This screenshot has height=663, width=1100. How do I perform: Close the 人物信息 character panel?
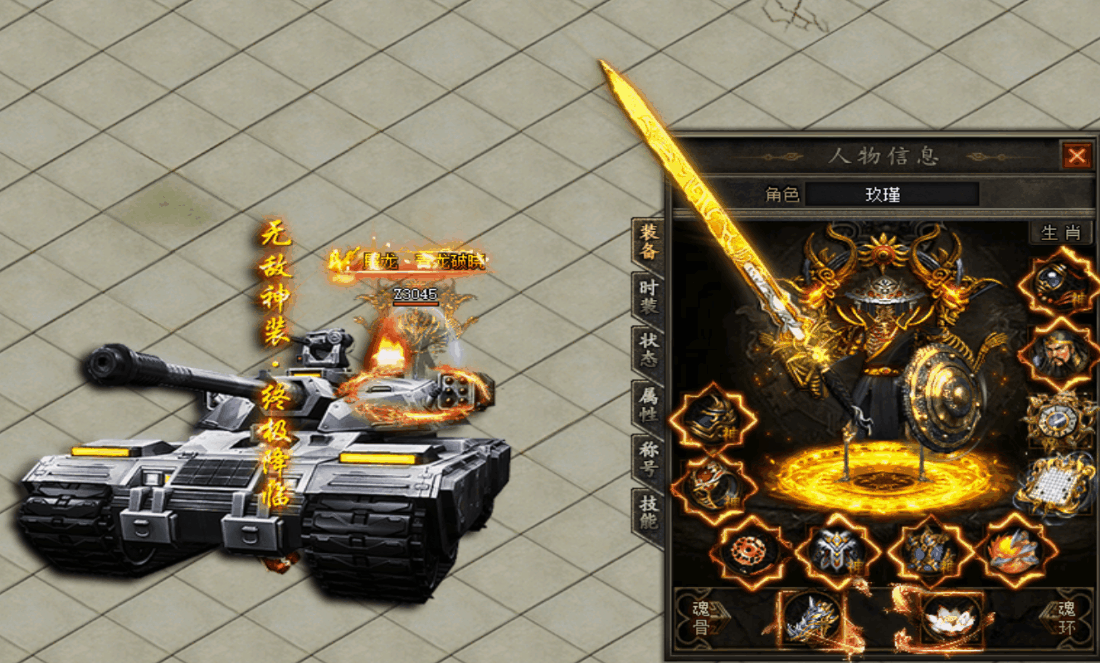pos(1076,156)
